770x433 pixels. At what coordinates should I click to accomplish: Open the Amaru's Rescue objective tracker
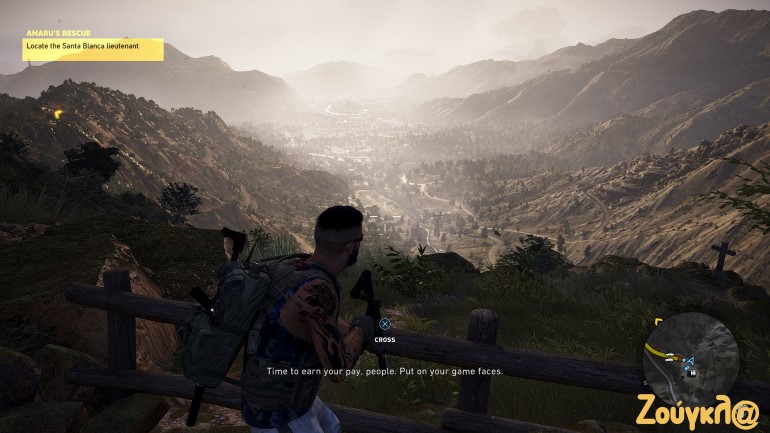coord(93,44)
